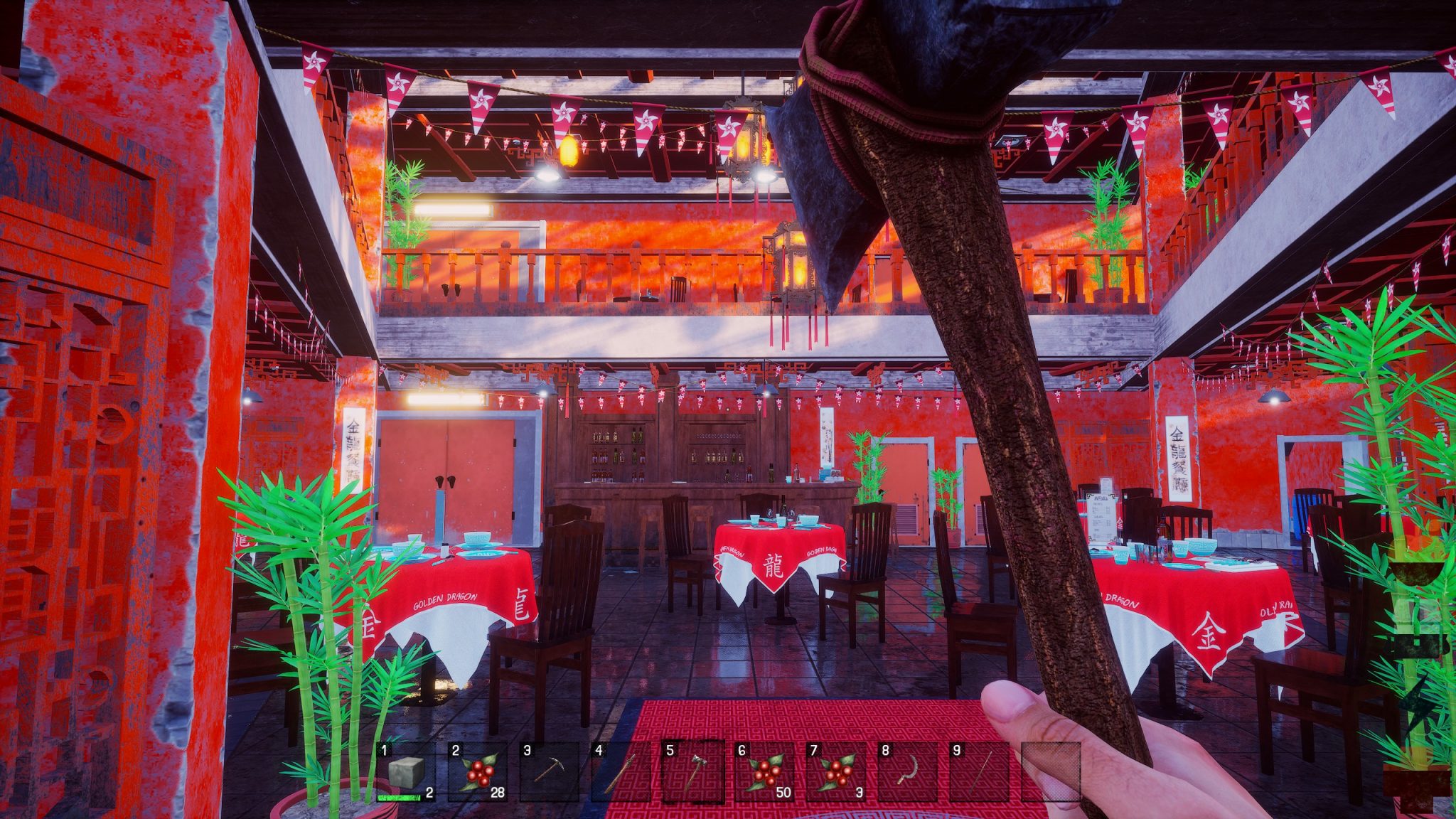Choose the thin stick in slot 9
Image resolution: width=1456 pixels, height=819 pixels.
[979, 772]
